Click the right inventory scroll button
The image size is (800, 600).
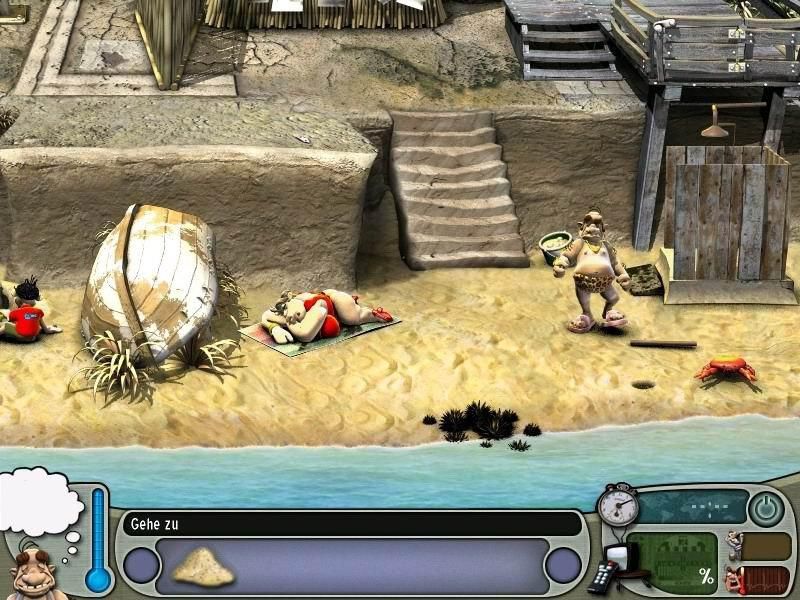[x=564, y=566]
